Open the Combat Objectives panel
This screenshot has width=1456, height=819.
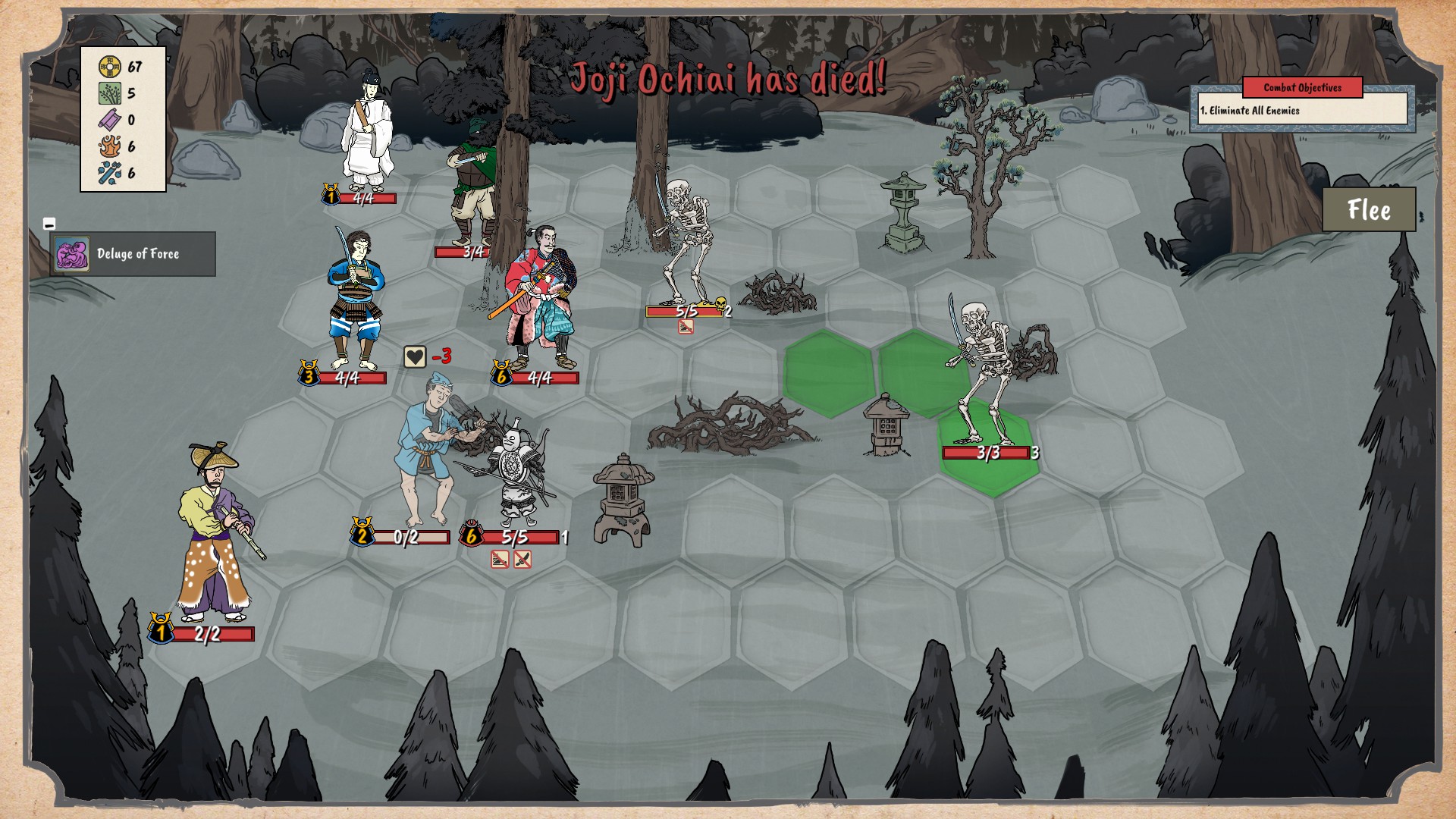click(1302, 88)
